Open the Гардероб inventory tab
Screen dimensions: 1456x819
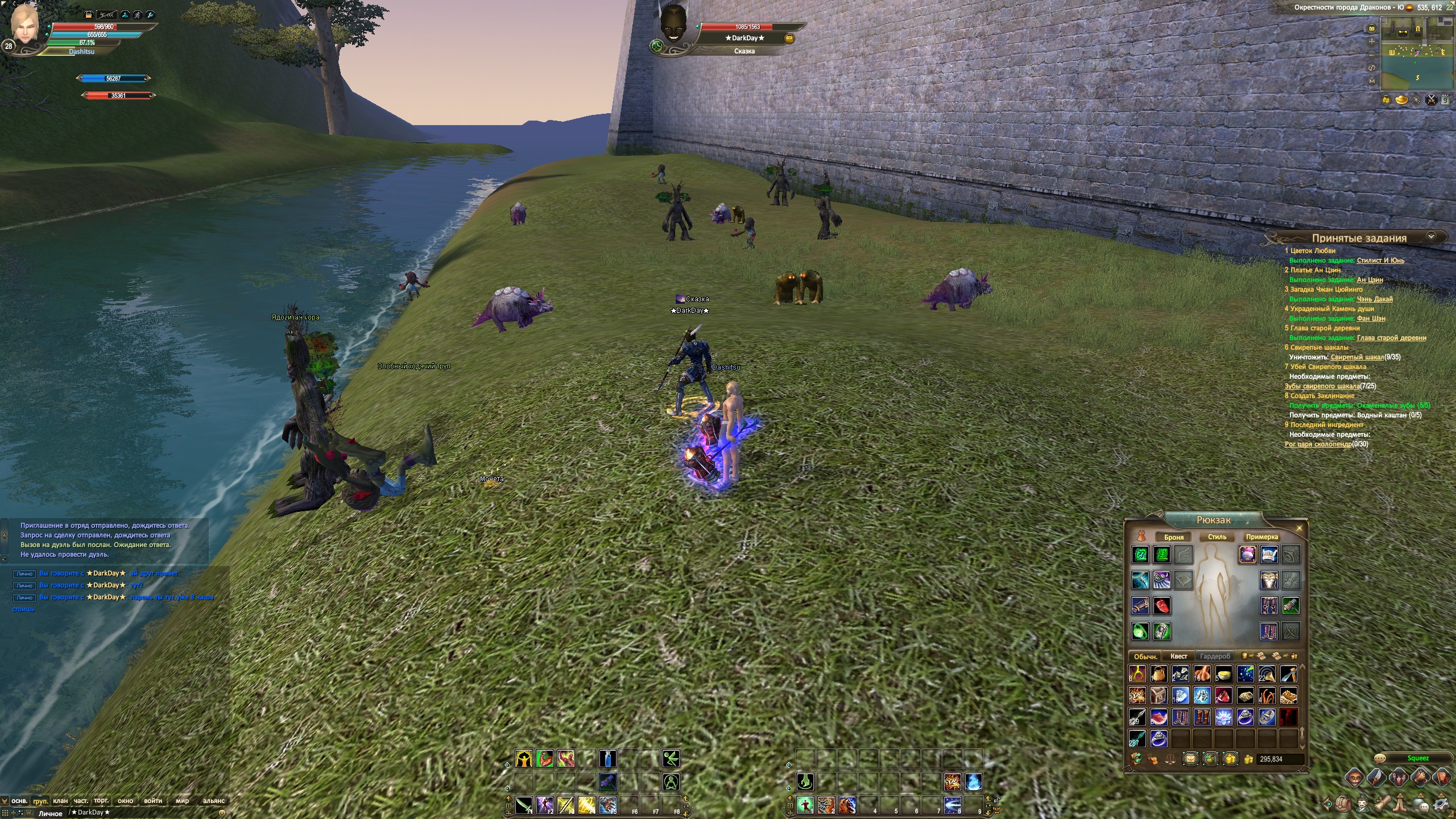[x=1215, y=656]
